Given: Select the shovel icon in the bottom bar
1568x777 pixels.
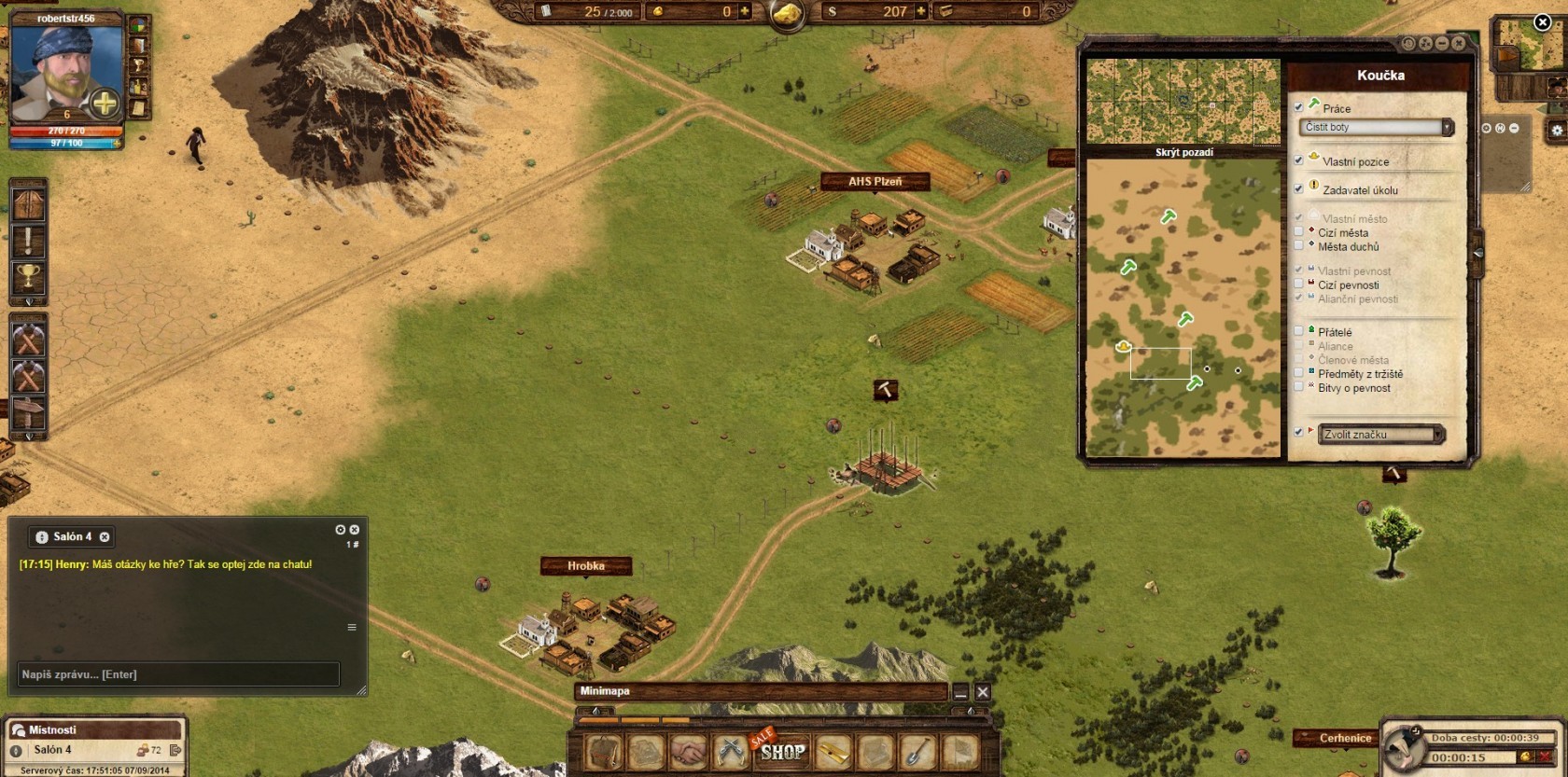Looking at the screenshot, I should coord(917,752).
